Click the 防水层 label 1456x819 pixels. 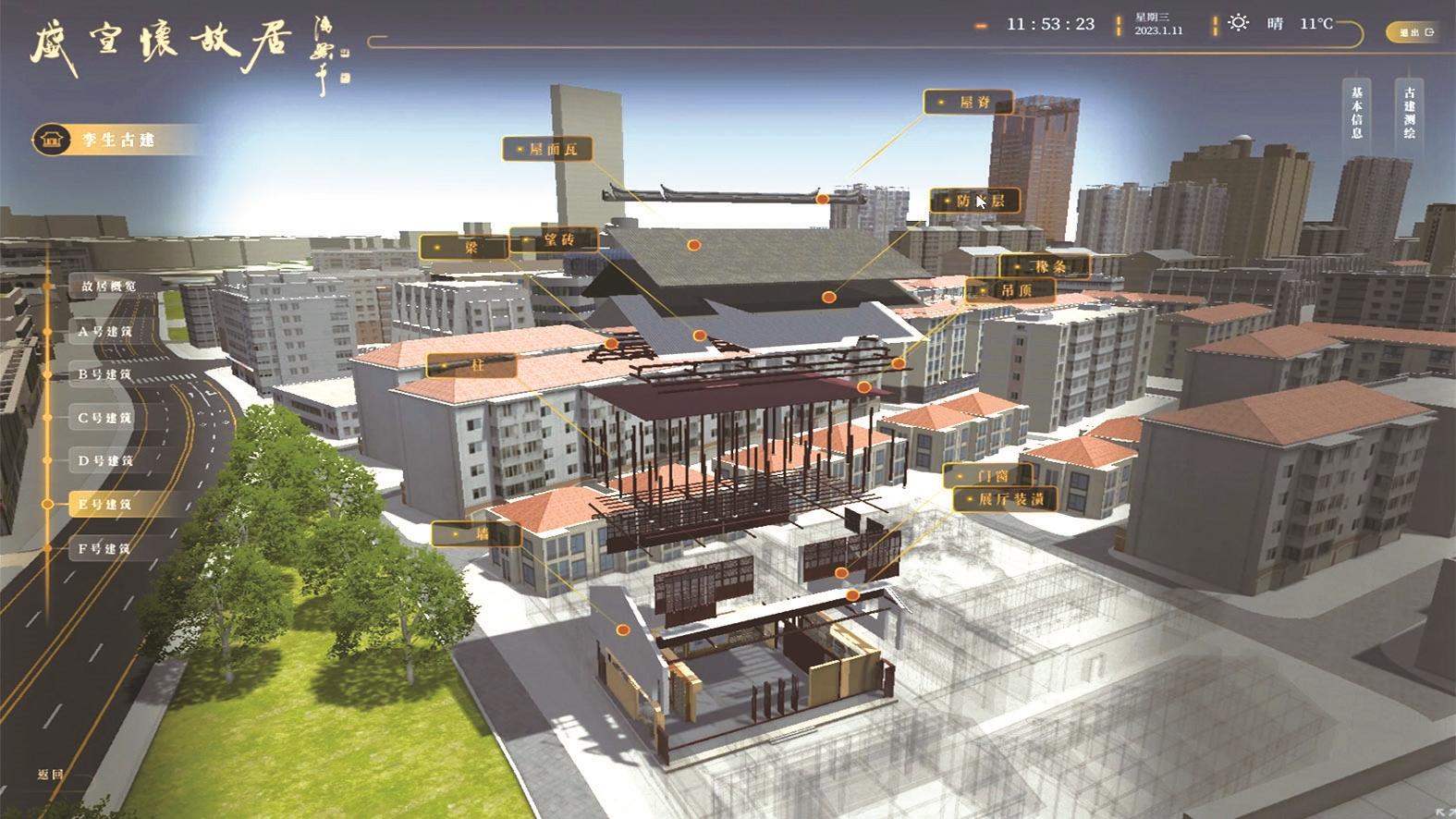[x=975, y=201]
